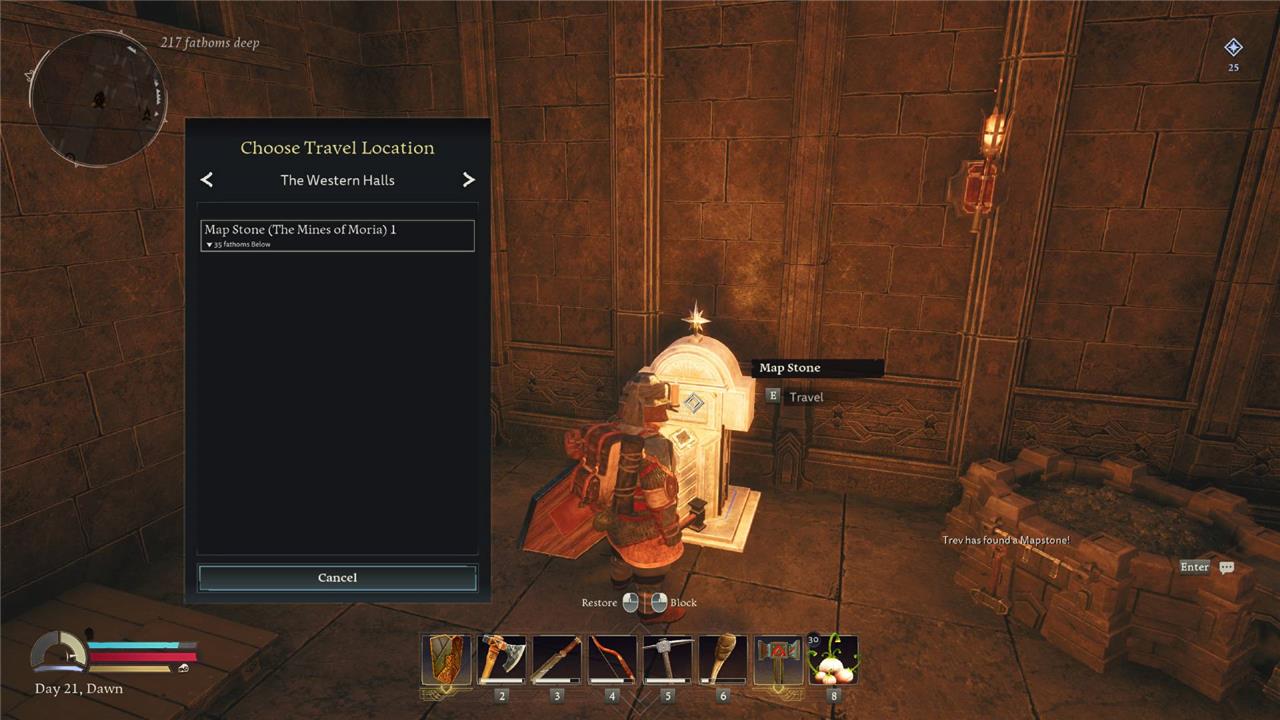This screenshot has height=720, width=1280.
Task: Equip the sword from the hotbar
Action: pyautogui.click(x=557, y=659)
